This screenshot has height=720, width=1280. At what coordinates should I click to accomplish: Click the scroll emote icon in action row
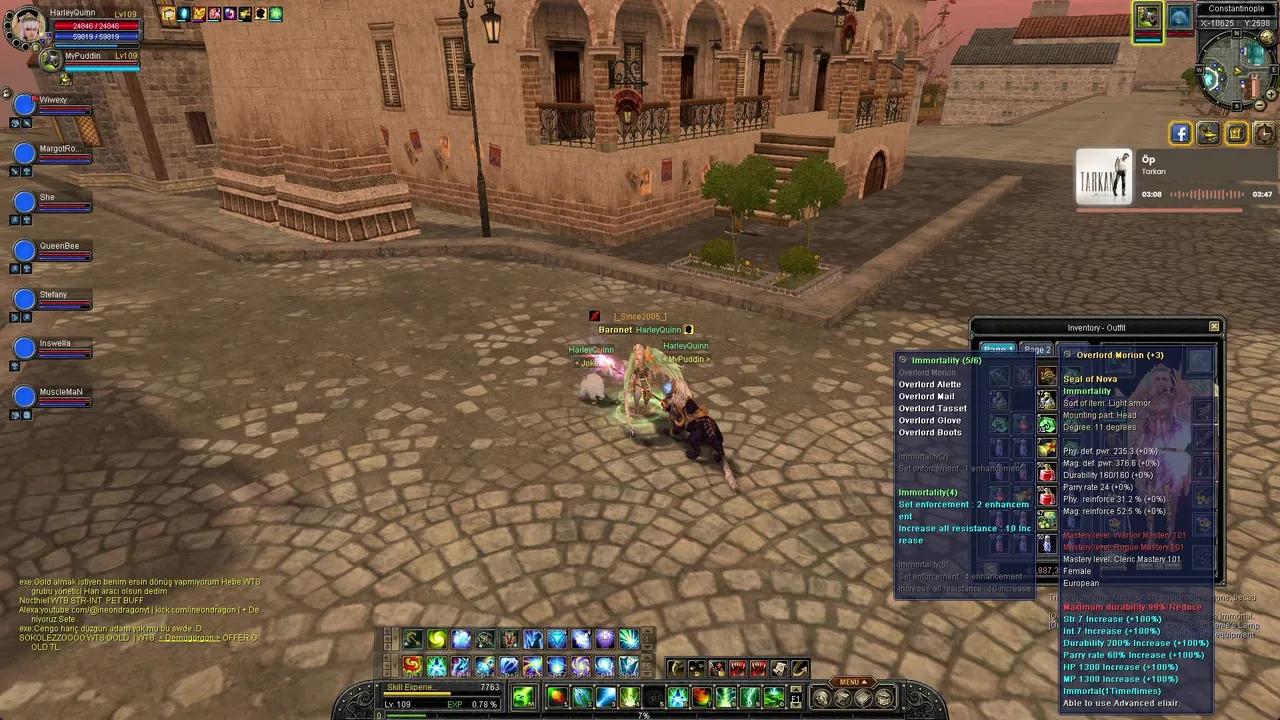(x=779, y=668)
